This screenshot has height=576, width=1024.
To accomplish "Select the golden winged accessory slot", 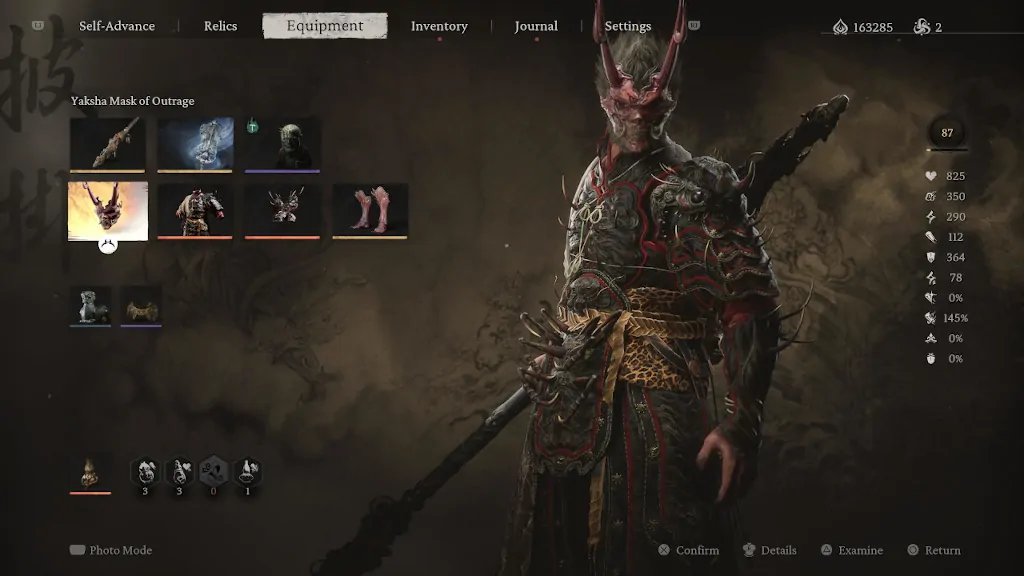I will click(x=141, y=306).
